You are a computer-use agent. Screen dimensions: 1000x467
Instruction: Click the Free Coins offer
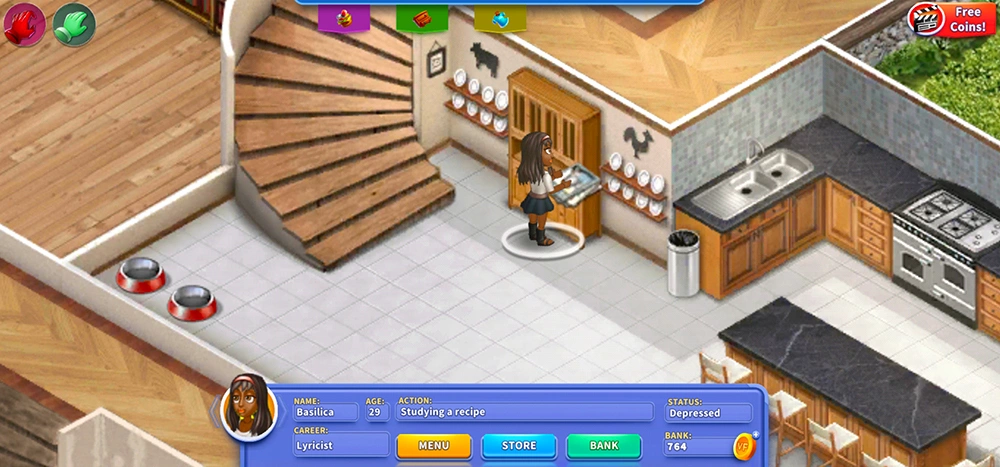tap(951, 19)
